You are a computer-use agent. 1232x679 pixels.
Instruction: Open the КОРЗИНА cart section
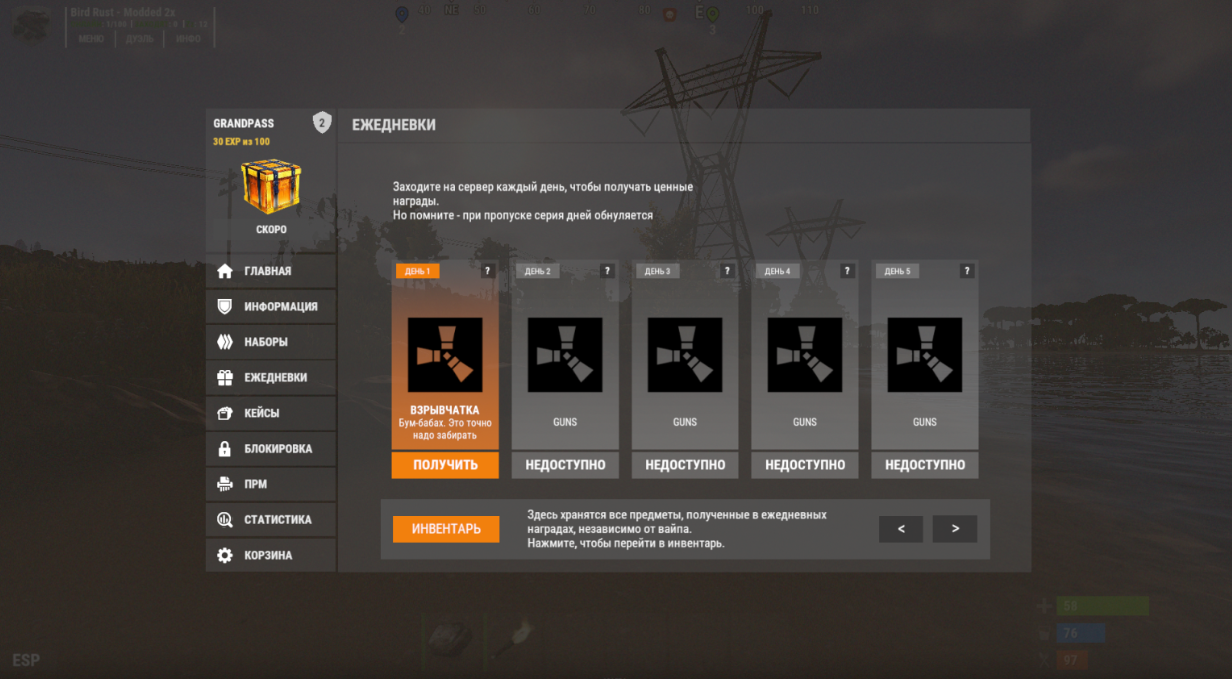click(270, 555)
